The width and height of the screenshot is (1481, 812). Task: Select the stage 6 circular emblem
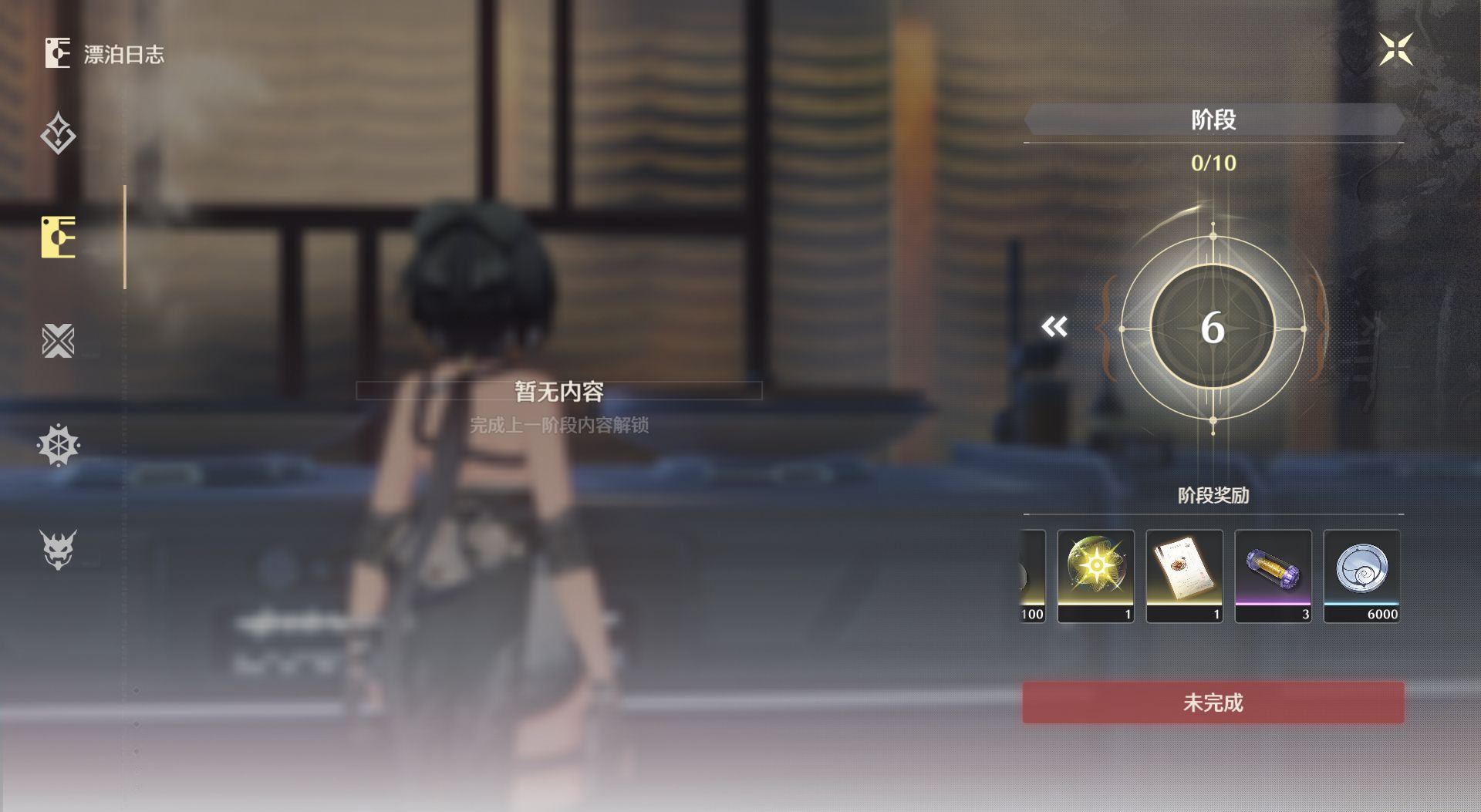pos(1213,327)
